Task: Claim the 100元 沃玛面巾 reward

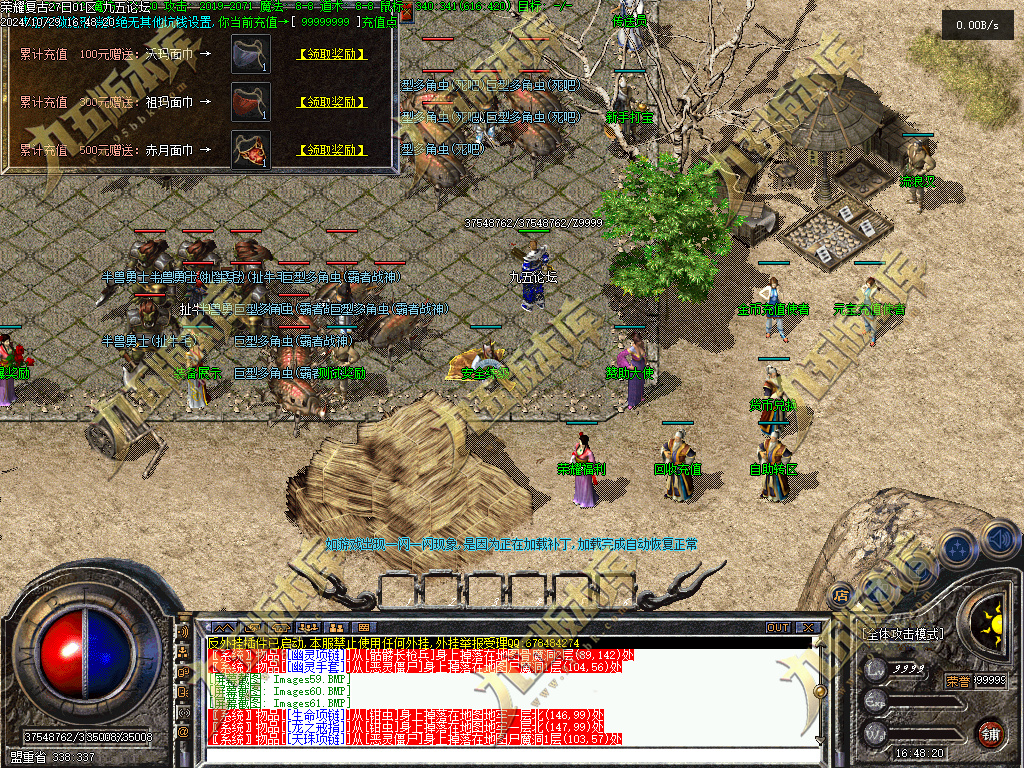Action: [x=332, y=54]
